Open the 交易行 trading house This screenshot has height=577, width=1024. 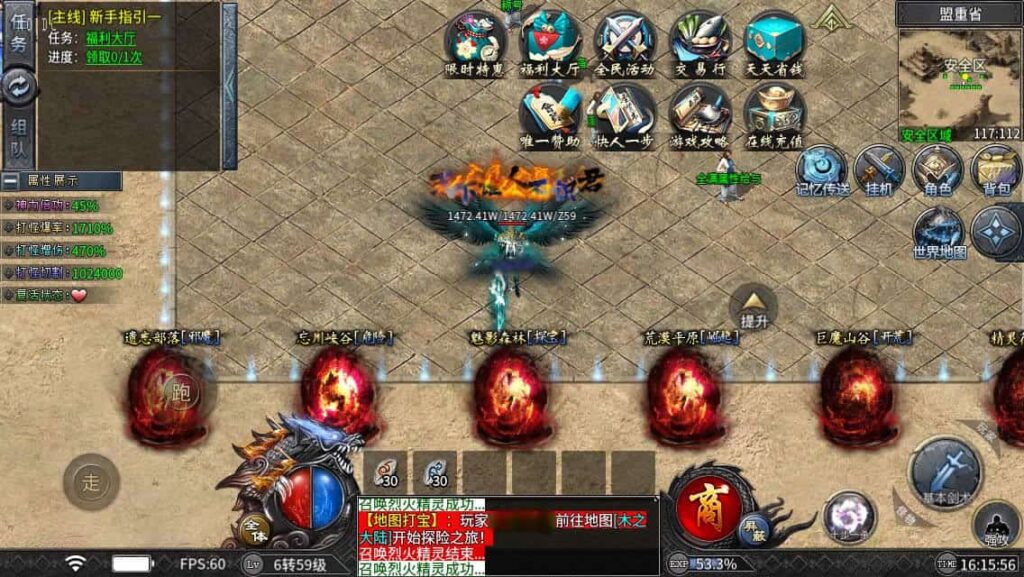click(700, 40)
